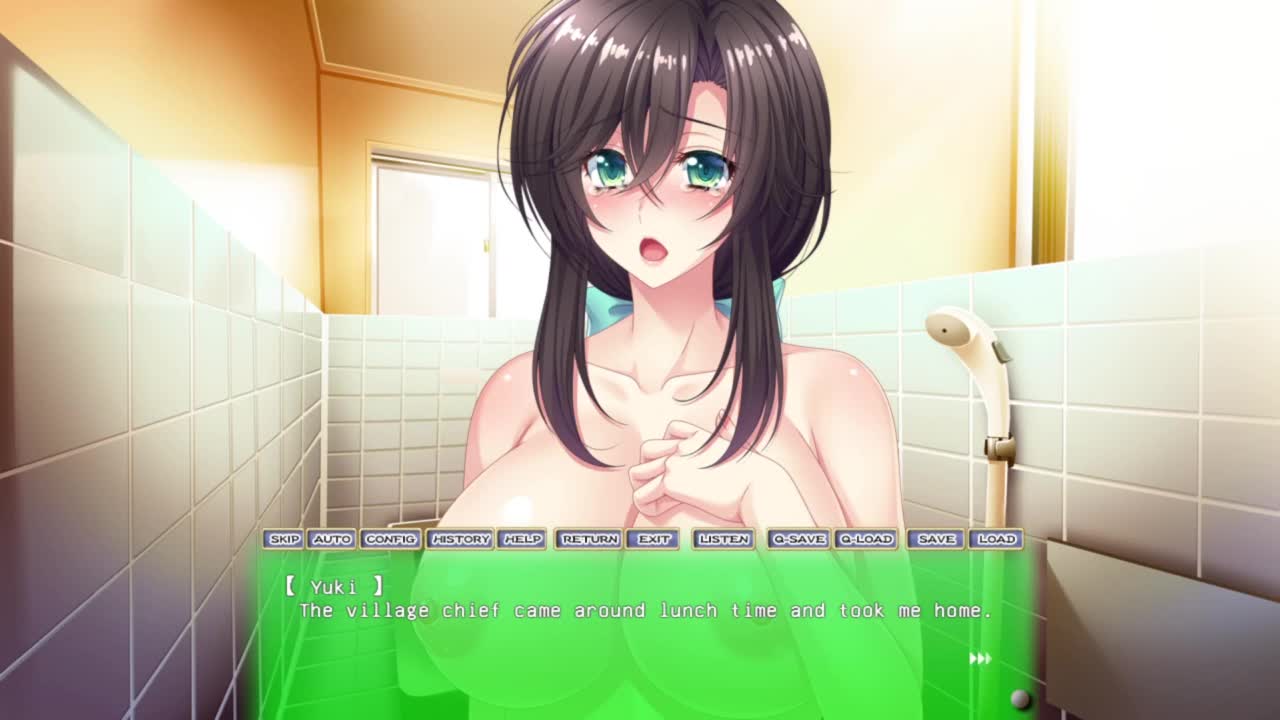
Task: Select the RETURN button
Action: point(590,539)
